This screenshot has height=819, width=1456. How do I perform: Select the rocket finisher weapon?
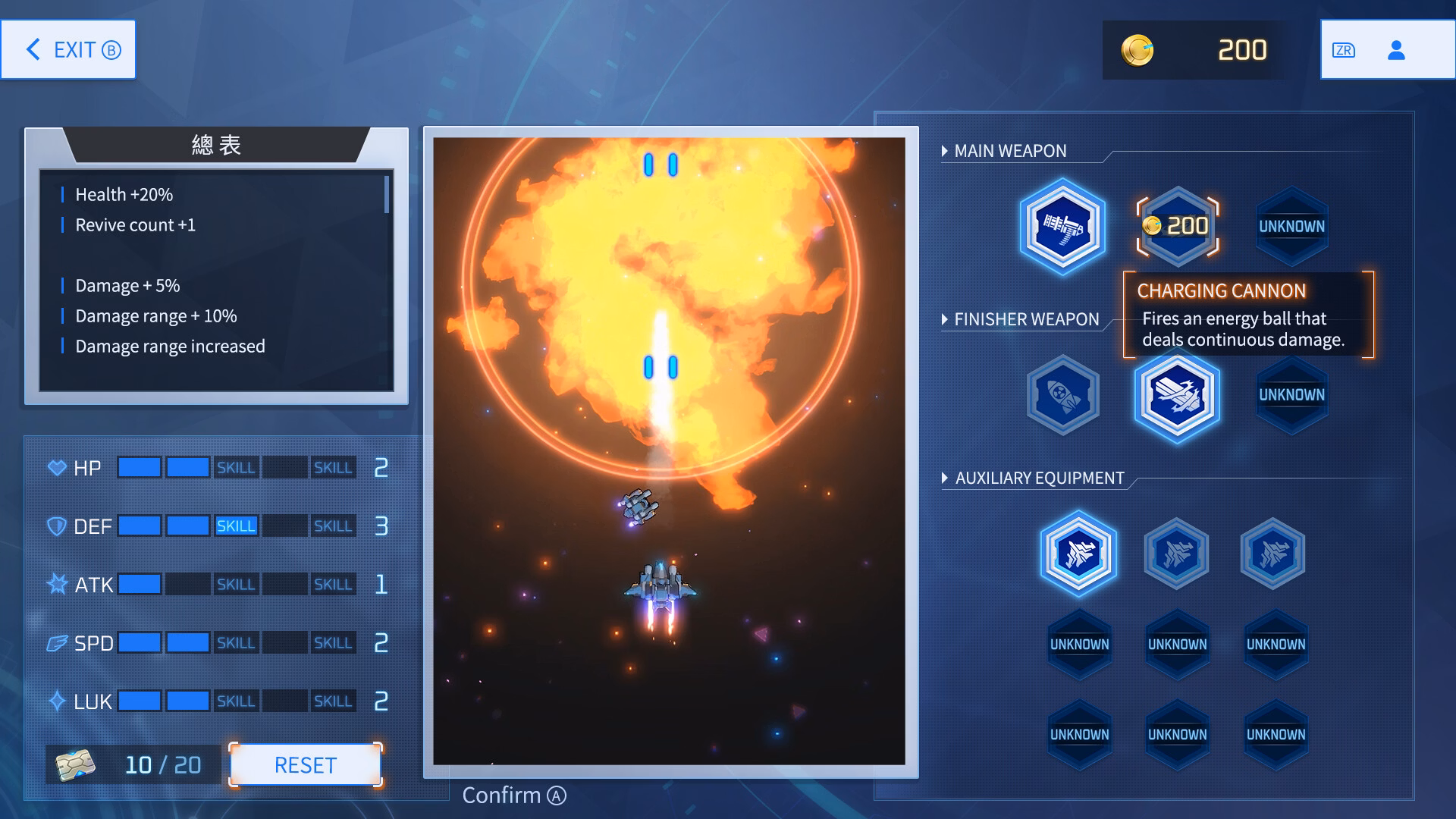1062,395
